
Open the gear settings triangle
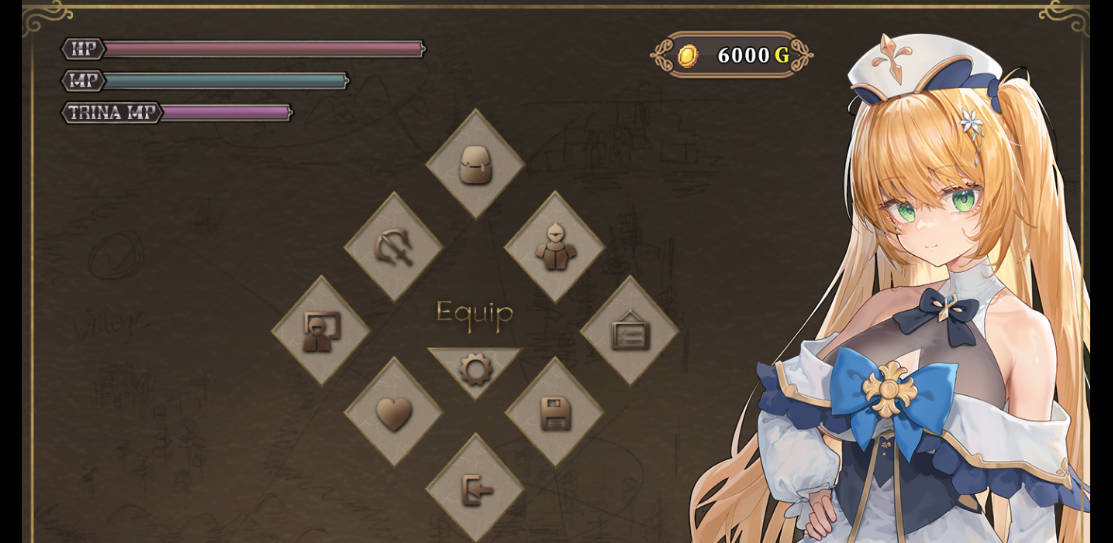pyautogui.click(x=475, y=367)
